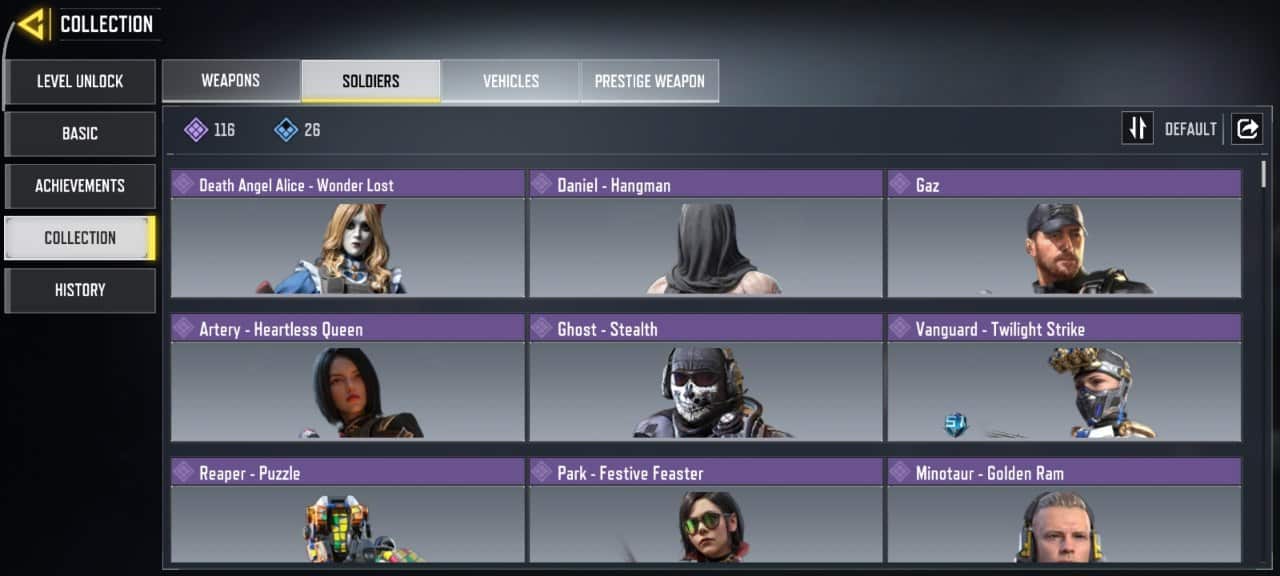Select the Reaper - Puzzle card
The height and width of the screenshot is (576, 1280).
348,511
